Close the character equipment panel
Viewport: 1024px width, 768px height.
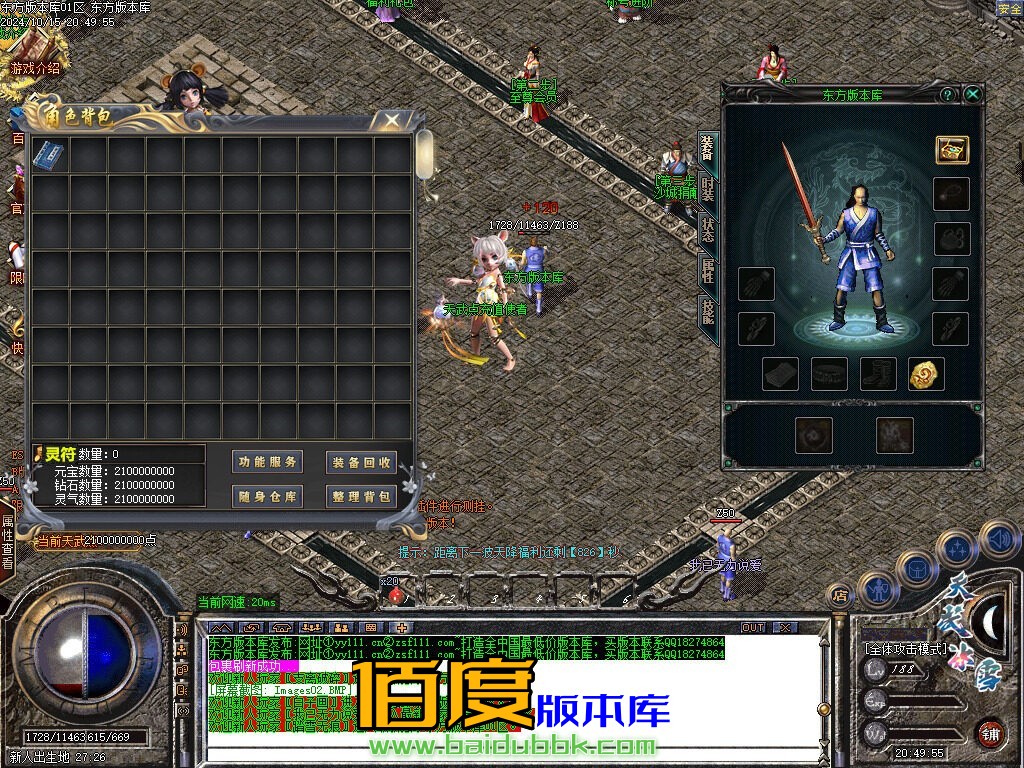click(x=972, y=94)
